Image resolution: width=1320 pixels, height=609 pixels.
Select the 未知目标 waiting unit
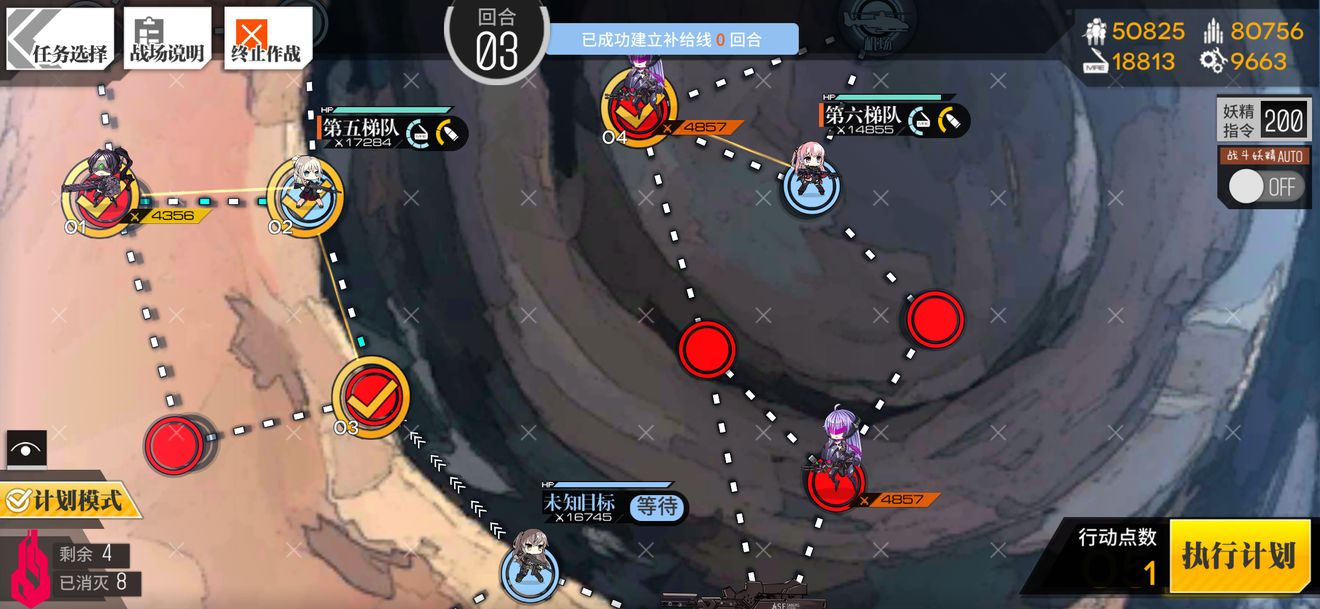point(530,567)
